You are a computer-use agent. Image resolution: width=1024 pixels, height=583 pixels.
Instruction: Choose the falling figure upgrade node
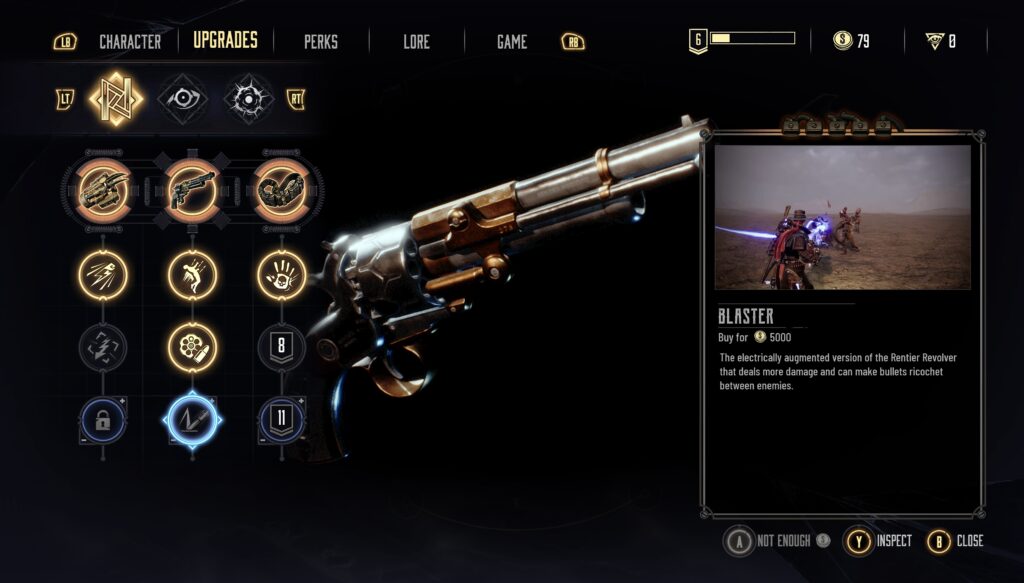[x=192, y=274]
